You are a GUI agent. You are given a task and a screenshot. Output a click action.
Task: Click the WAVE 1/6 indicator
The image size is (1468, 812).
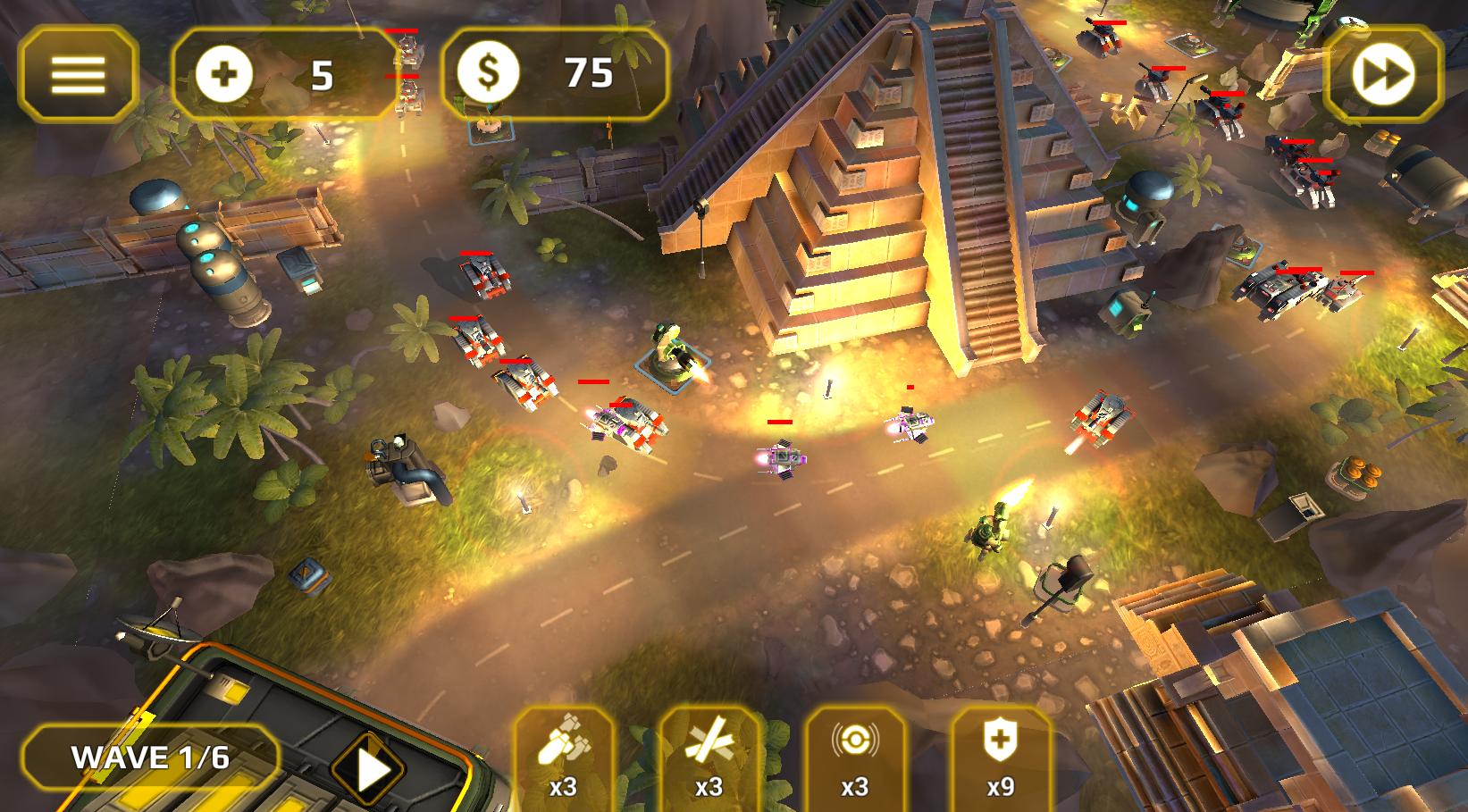pos(152,758)
